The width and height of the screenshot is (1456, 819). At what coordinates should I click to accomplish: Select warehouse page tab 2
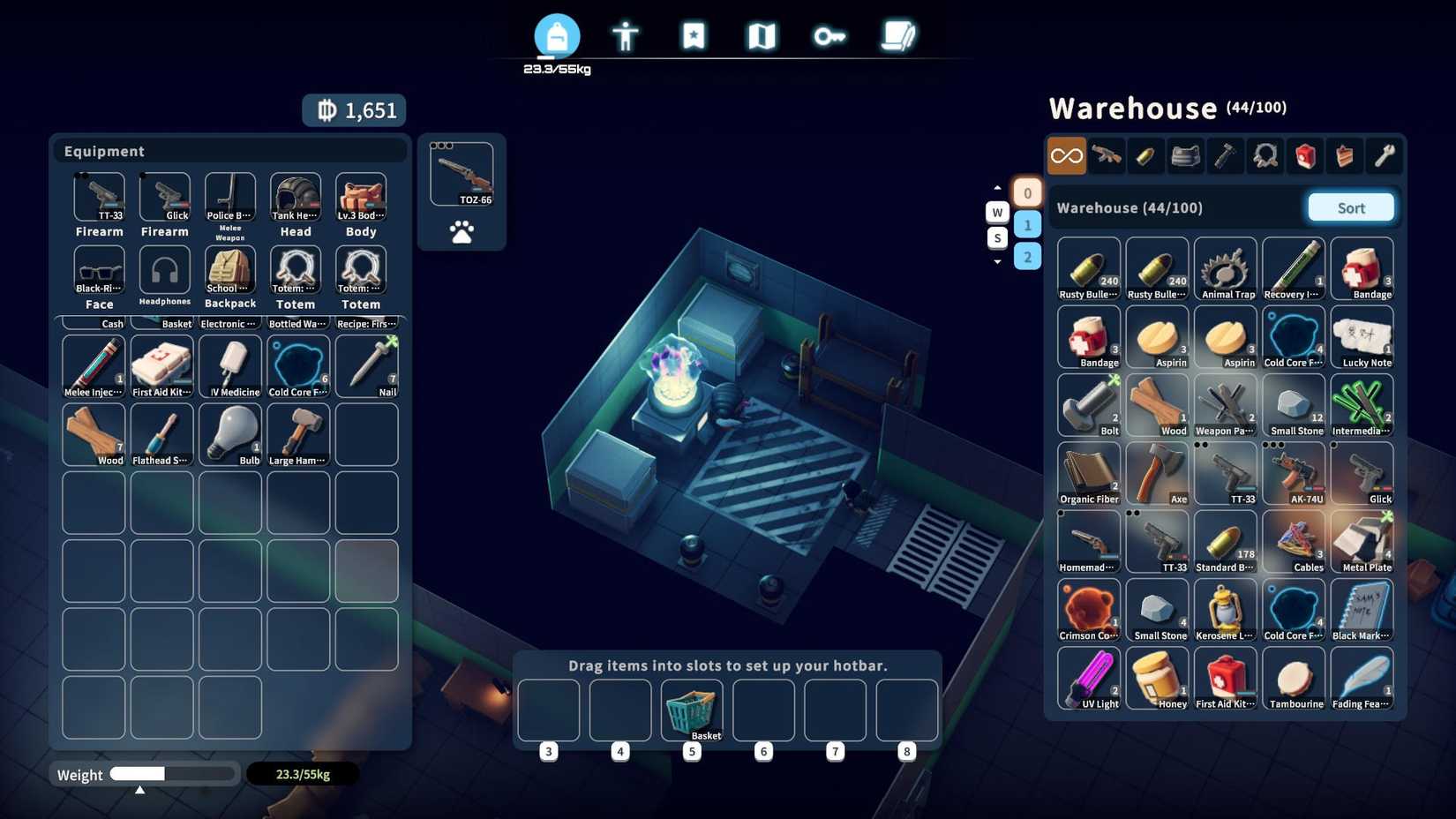click(1027, 257)
